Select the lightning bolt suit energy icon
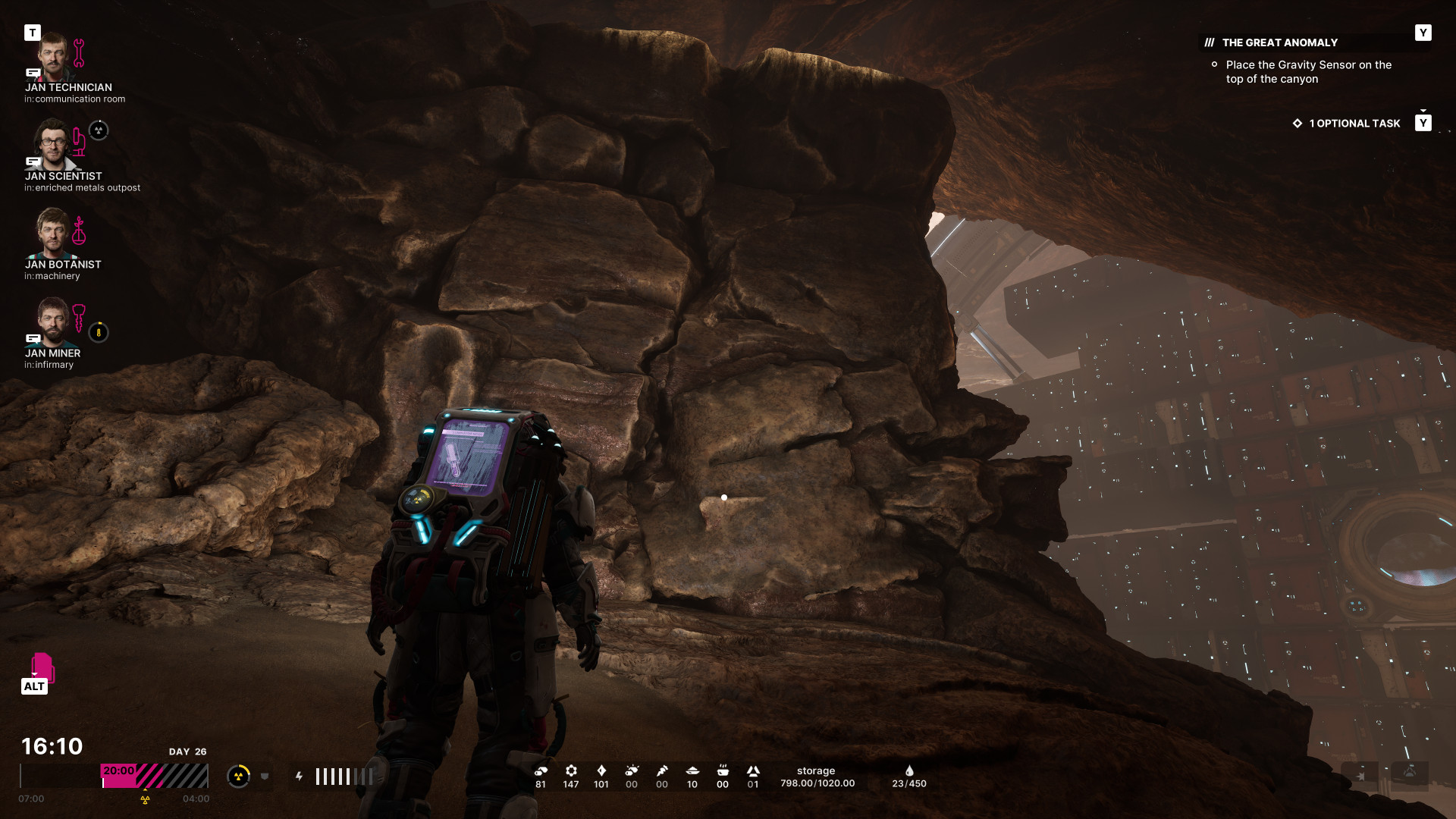Screen dimensions: 1456x819 (x=300, y=776)
